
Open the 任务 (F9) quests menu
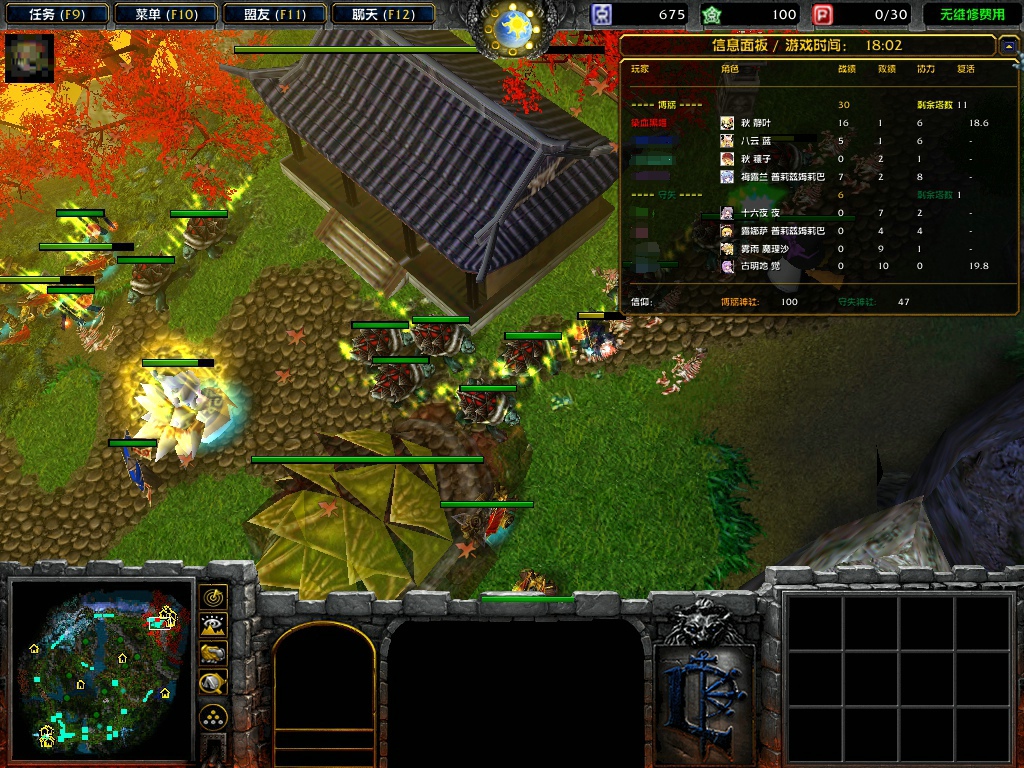[55, 14]
